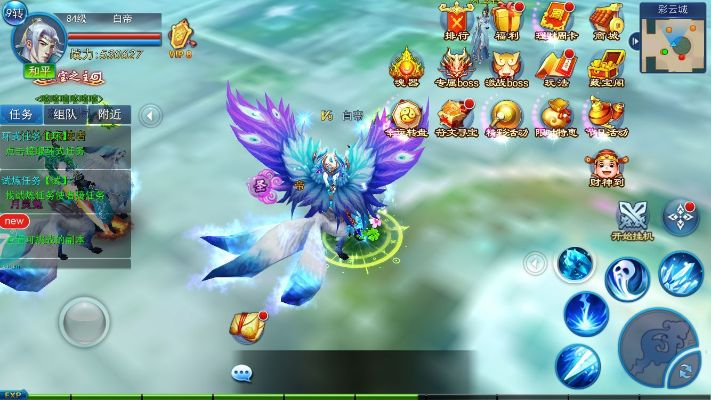Open the 排行 ranking icon
The image size is (711, 400).
[457, 21]
